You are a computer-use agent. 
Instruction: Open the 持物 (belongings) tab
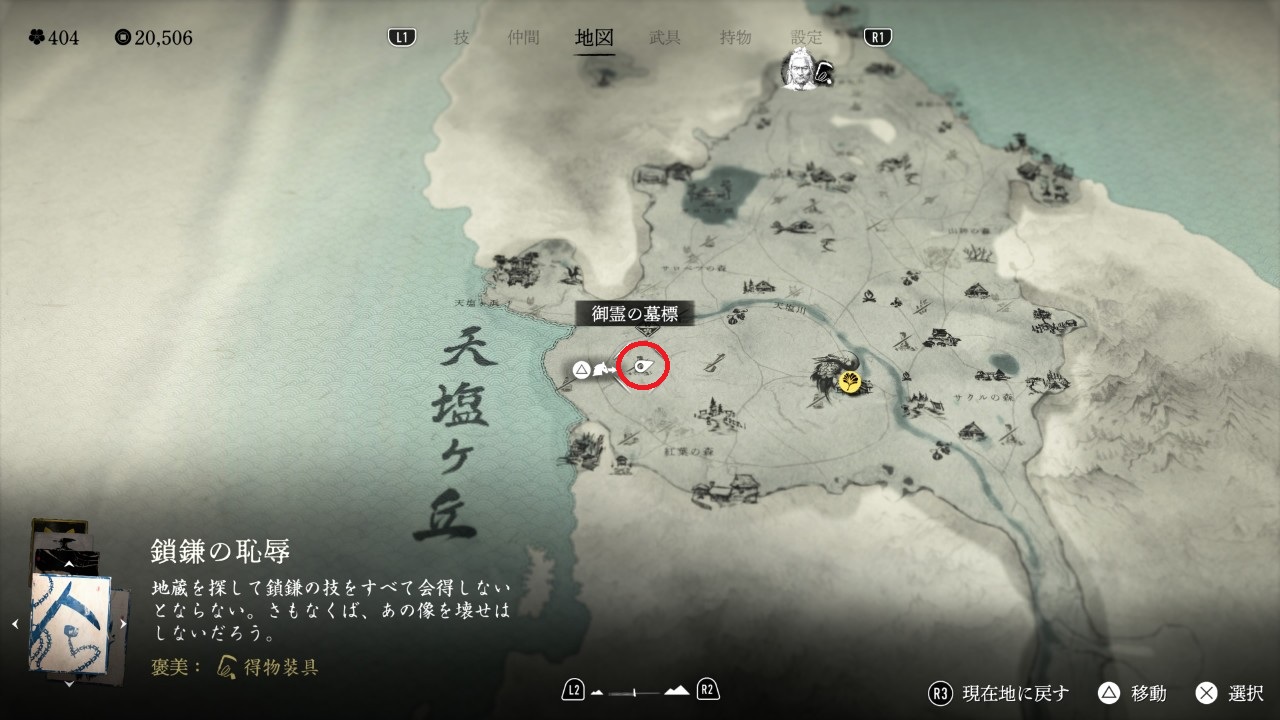click(x=735, y=38)
